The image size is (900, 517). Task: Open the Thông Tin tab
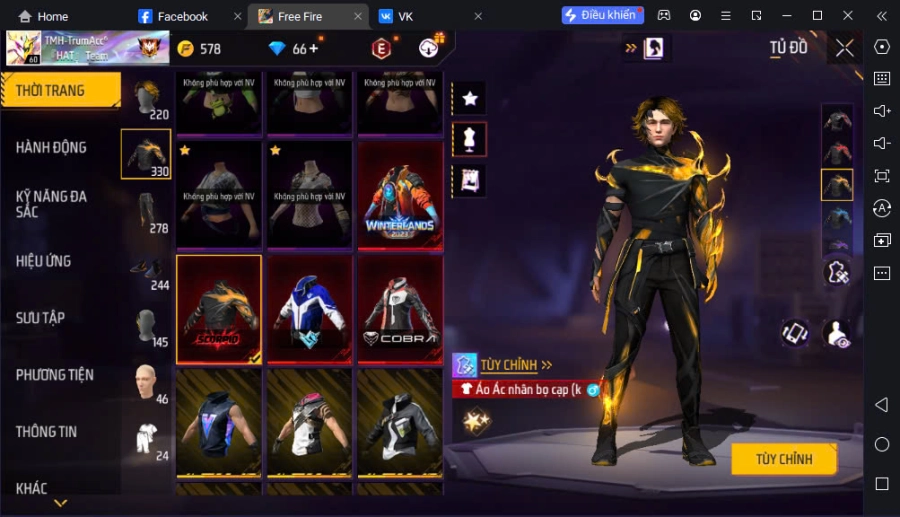[46, 432]
